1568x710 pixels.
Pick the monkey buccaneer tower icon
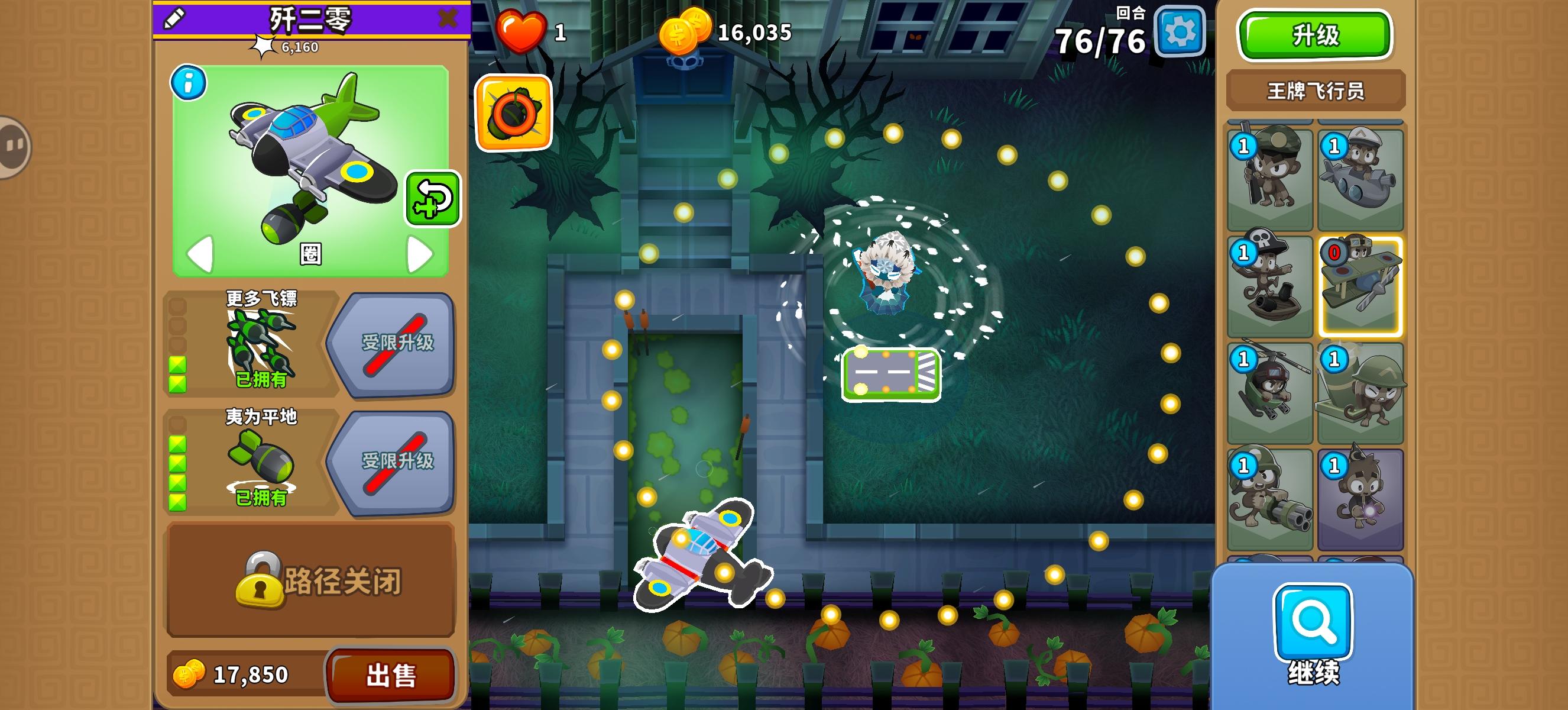pos(1270,283)
